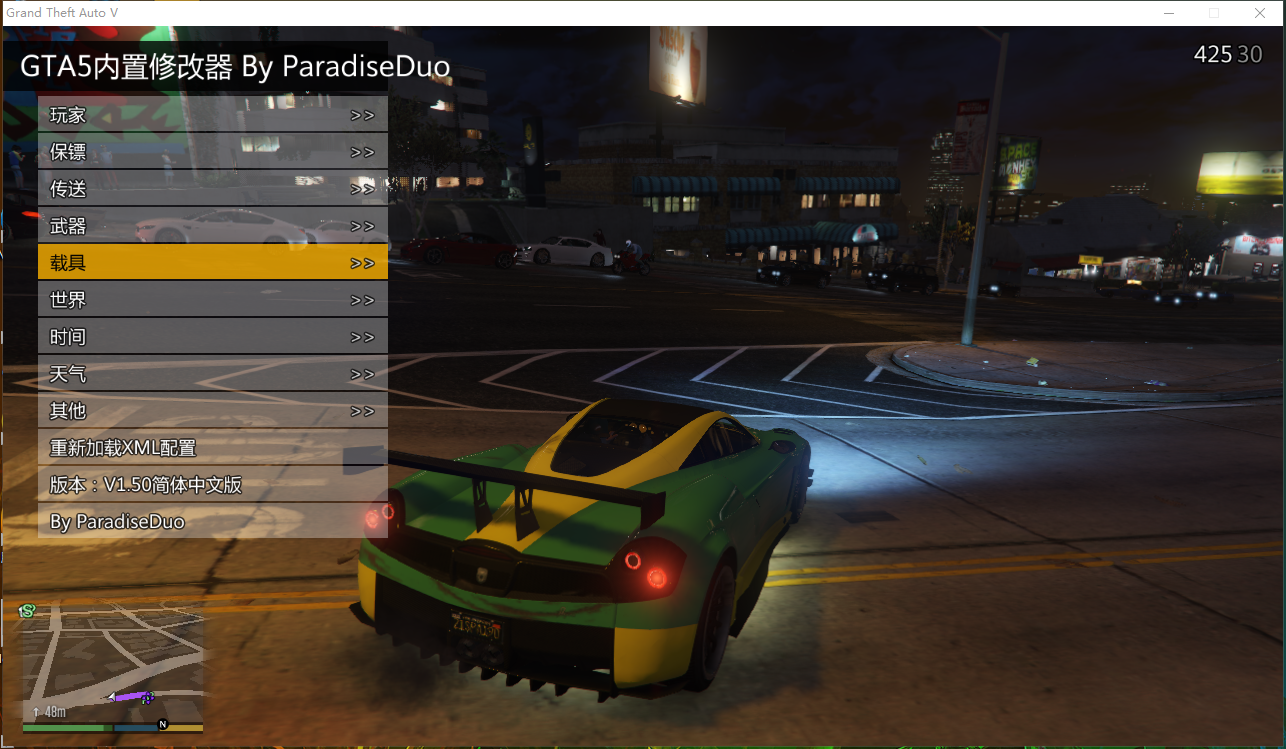Minimize the Grand Theft Auto V window
The width and height of the screenshot is (1286, 749).
tap(1168, 13)
